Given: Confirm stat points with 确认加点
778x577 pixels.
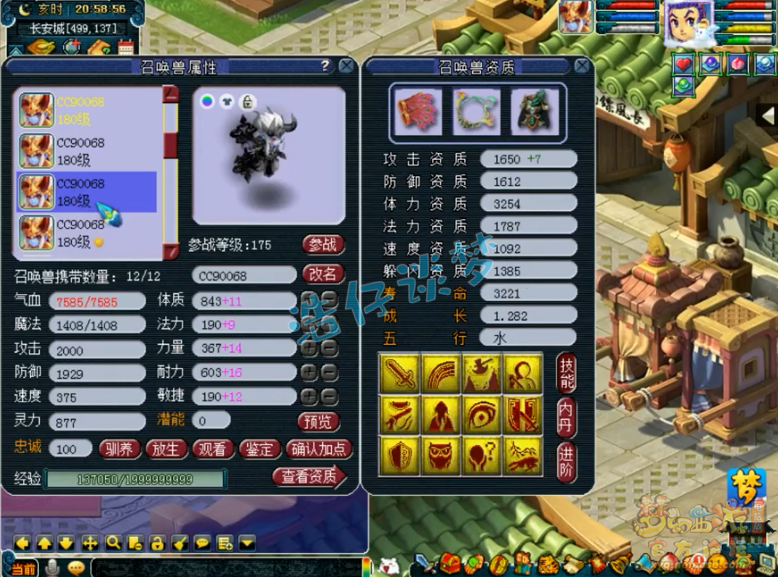Looking at the screenshot, I should pyautogui.click(x=317, y=449).
